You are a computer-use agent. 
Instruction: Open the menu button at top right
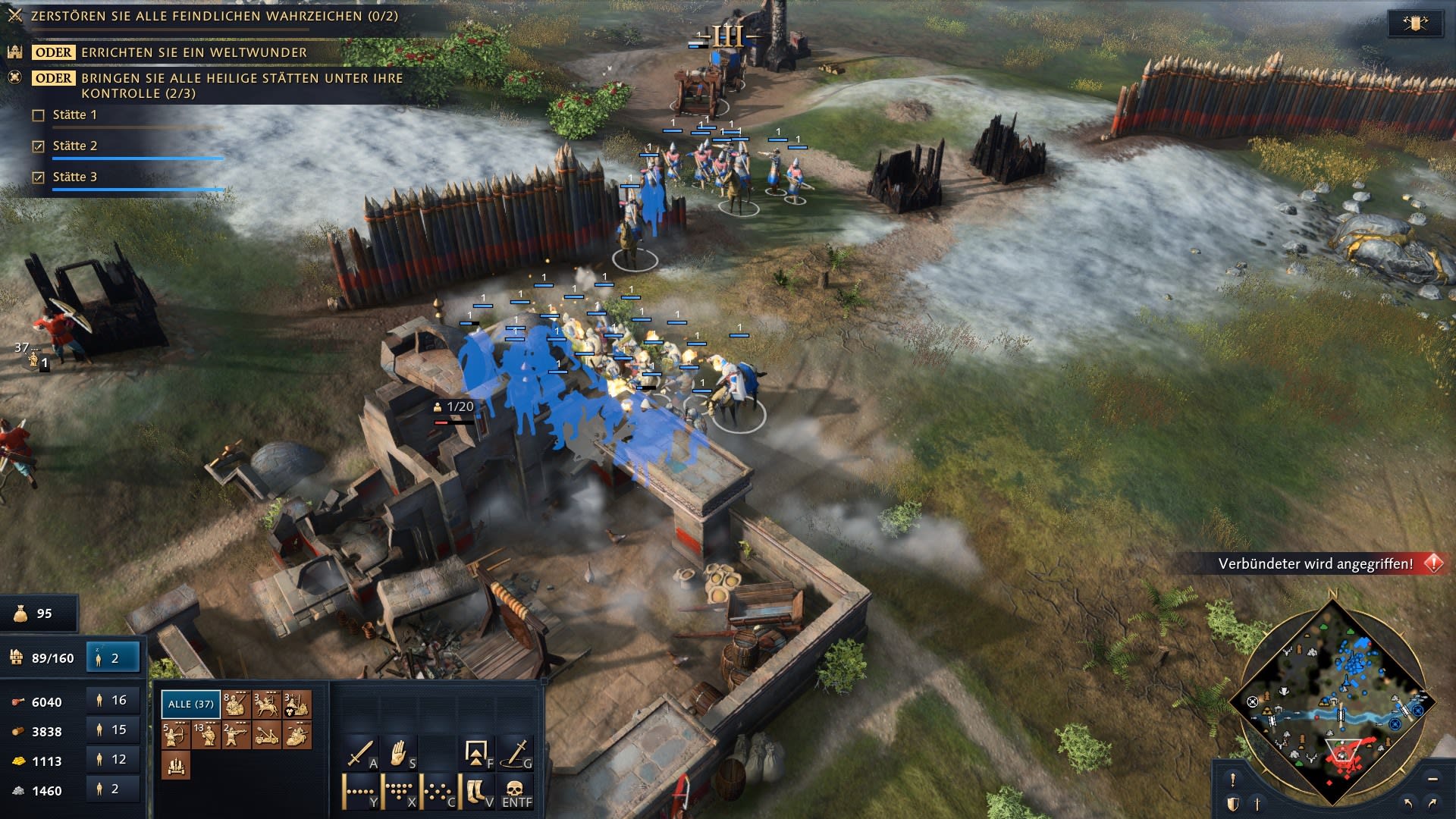click(1414, 24)
